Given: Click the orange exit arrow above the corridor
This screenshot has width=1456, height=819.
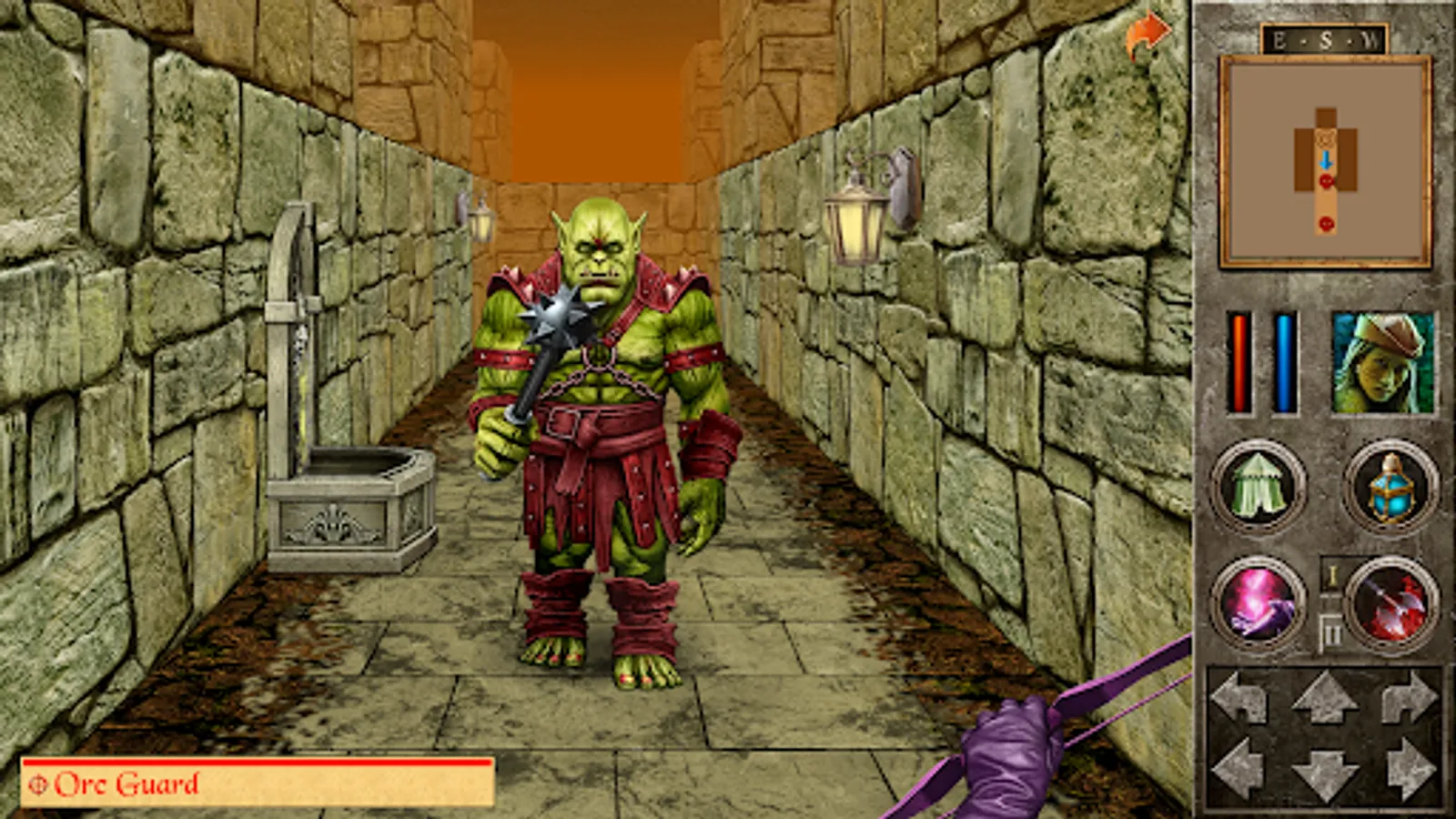Looking at the screenshot, I should 1148,30.
